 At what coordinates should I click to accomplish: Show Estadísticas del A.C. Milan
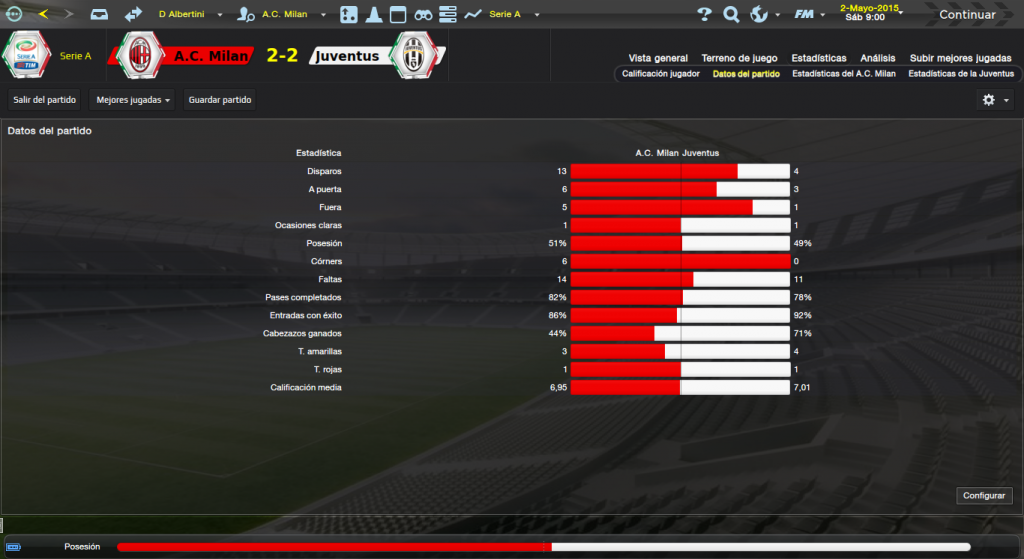(x=843, y=74)
